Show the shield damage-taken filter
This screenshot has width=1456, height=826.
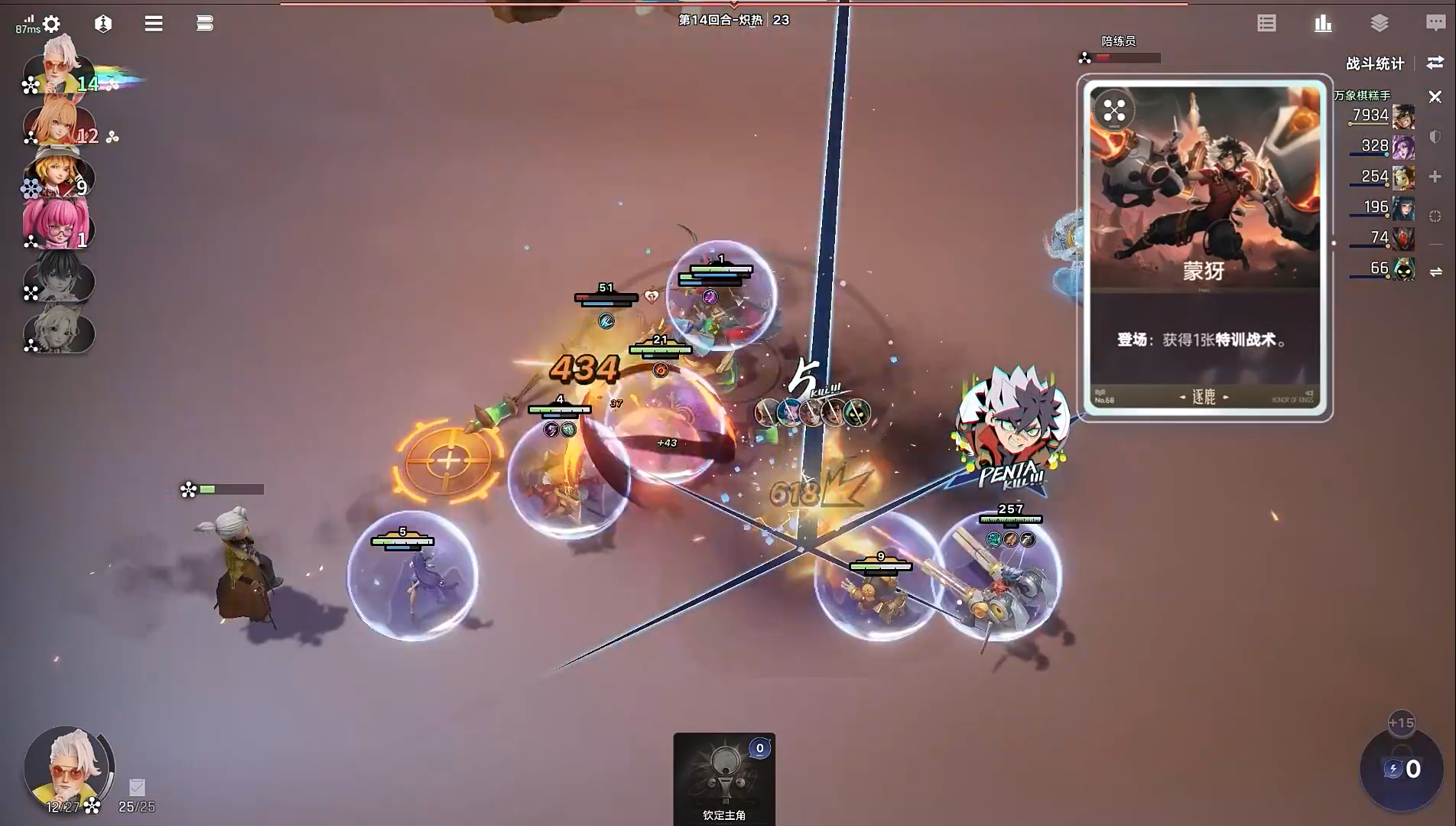pos(1435,137)
